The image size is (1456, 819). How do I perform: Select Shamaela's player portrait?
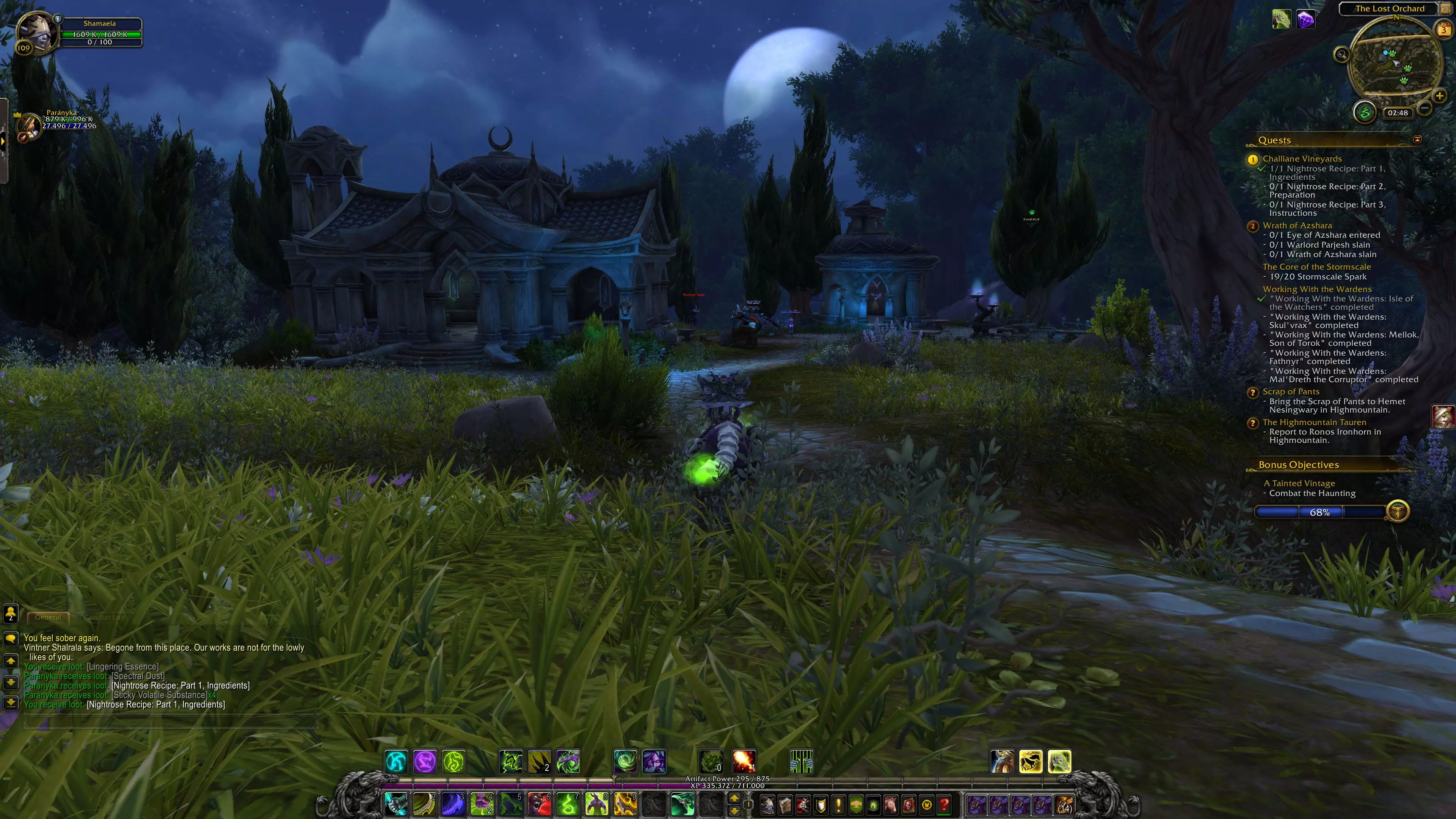coord(36,31)
